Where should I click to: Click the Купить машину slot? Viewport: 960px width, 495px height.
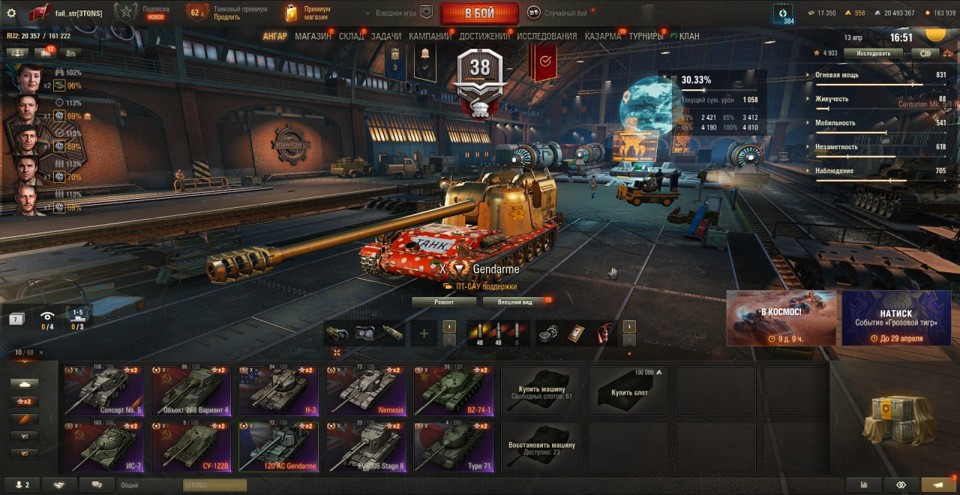tap(539, 390)
